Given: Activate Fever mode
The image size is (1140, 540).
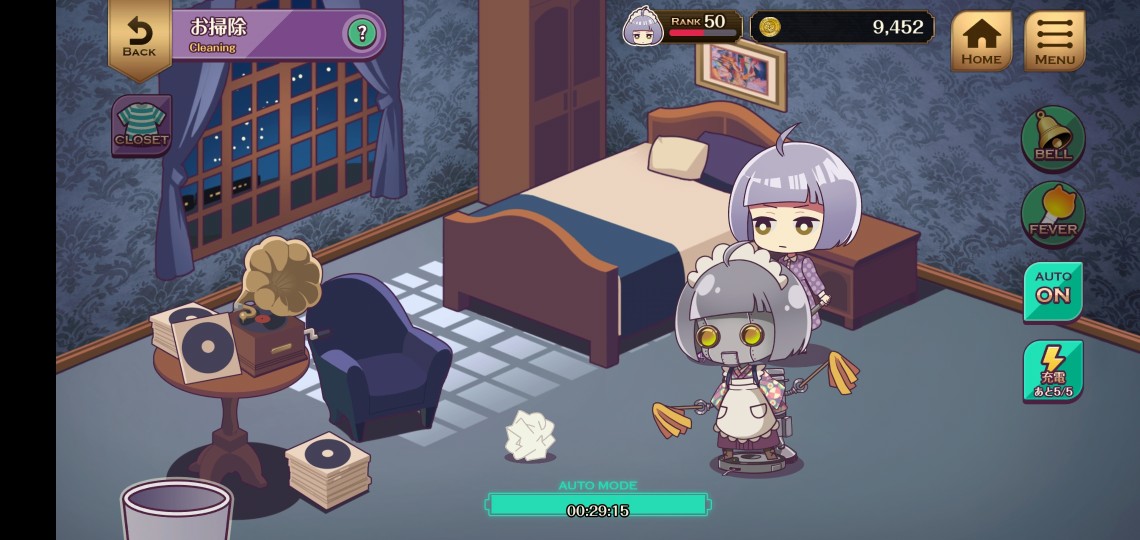Looking at the screenshot, I should 1053,212.
